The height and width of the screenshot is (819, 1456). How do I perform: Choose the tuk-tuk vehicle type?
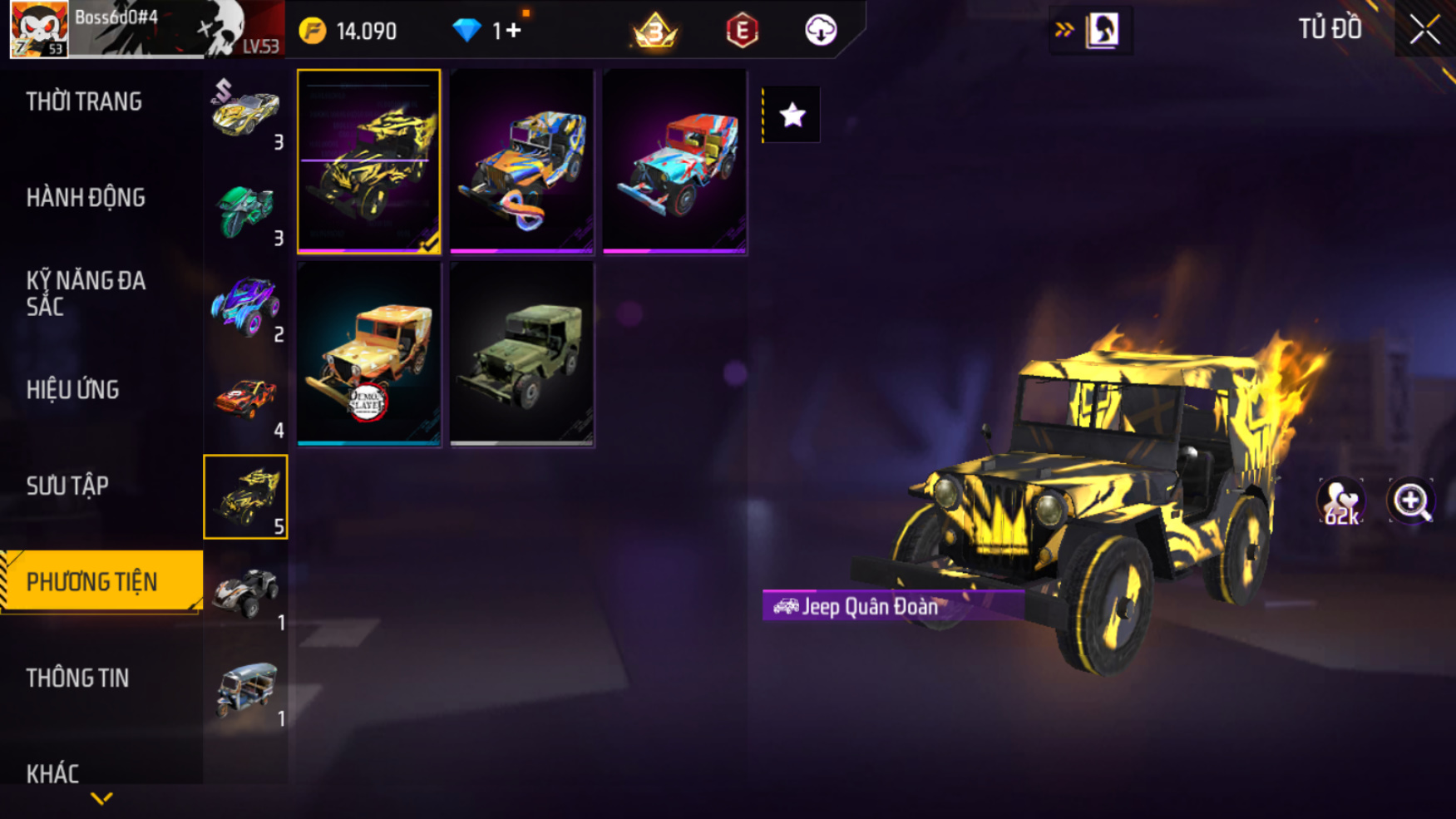(x=245, y=690)
